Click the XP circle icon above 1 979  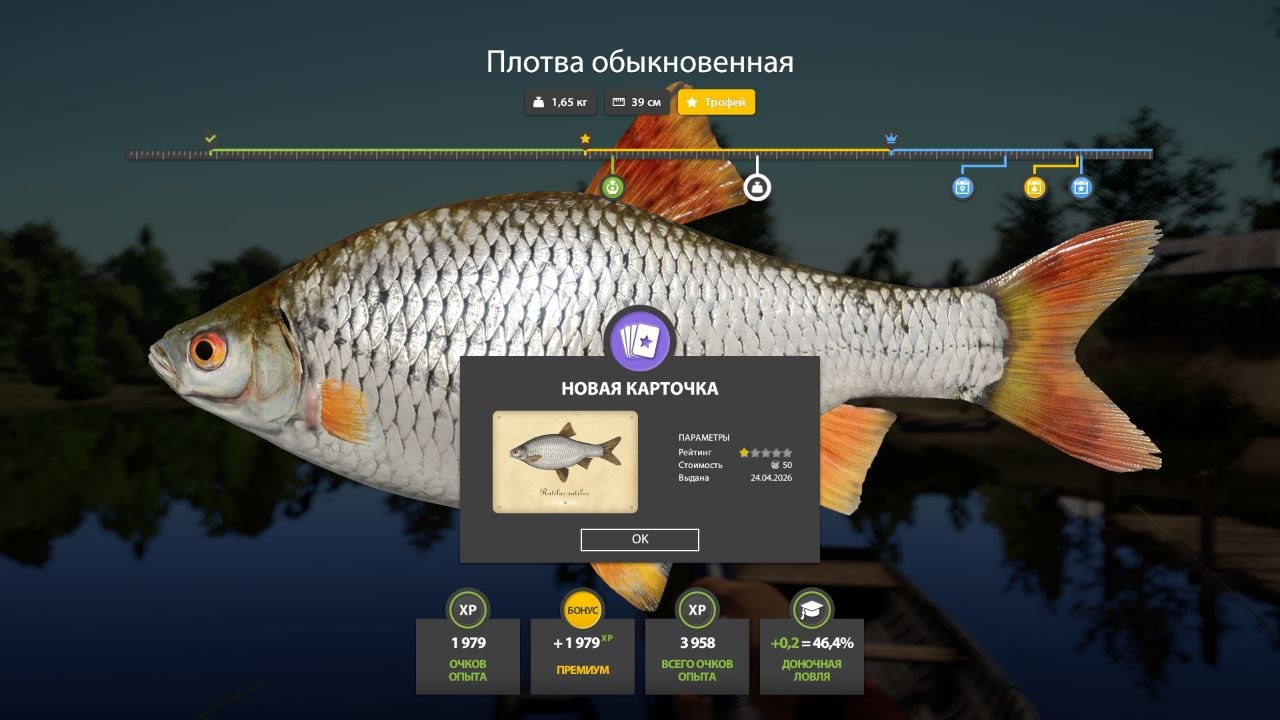(466, 609)
